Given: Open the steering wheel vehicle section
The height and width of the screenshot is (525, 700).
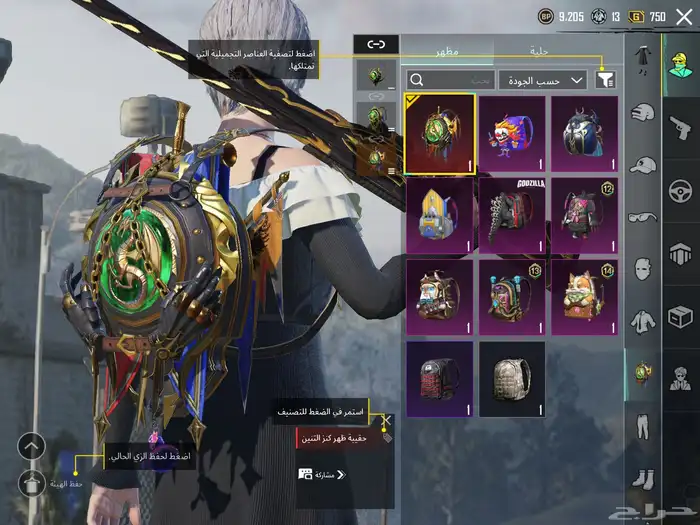Looking at the screenshot, I should coord(680,190).
